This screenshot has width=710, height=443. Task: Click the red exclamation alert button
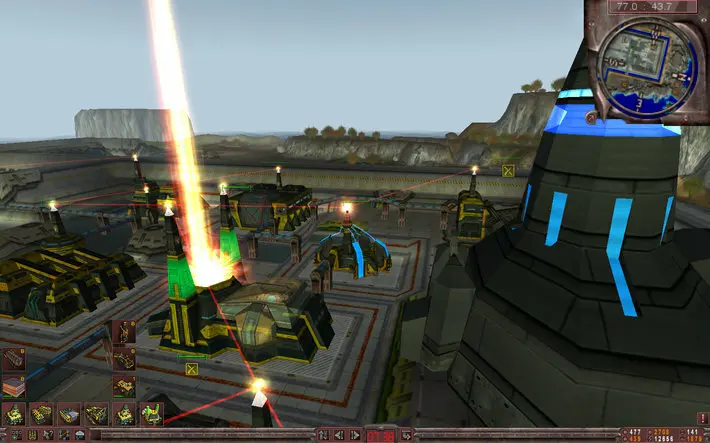coord(700,418)
